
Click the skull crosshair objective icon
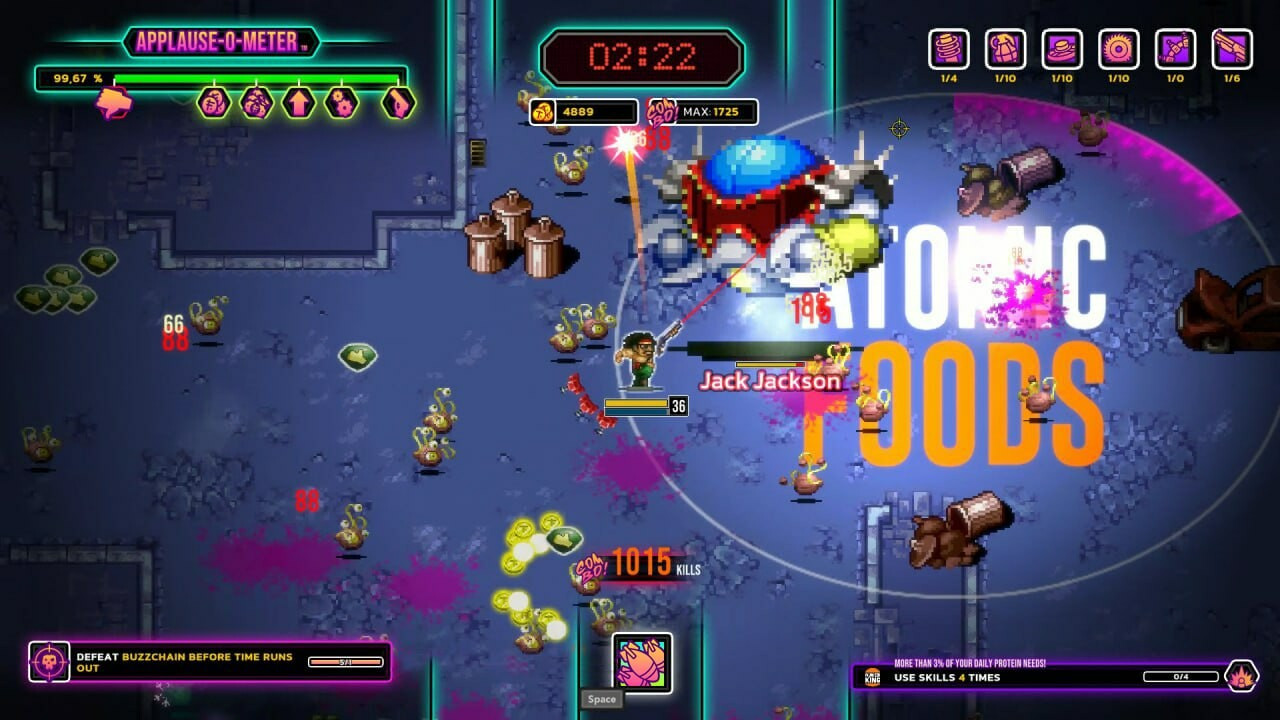49,662
